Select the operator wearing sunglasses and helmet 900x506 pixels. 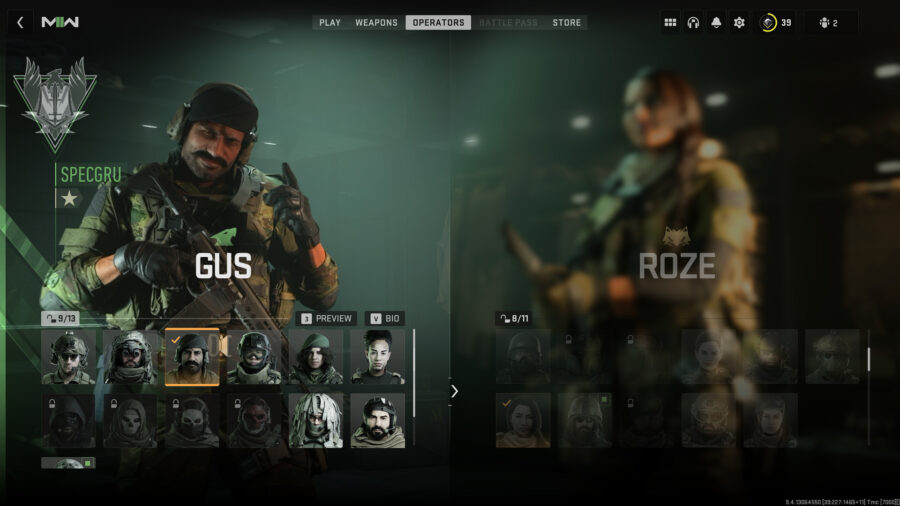click(68, 357)
